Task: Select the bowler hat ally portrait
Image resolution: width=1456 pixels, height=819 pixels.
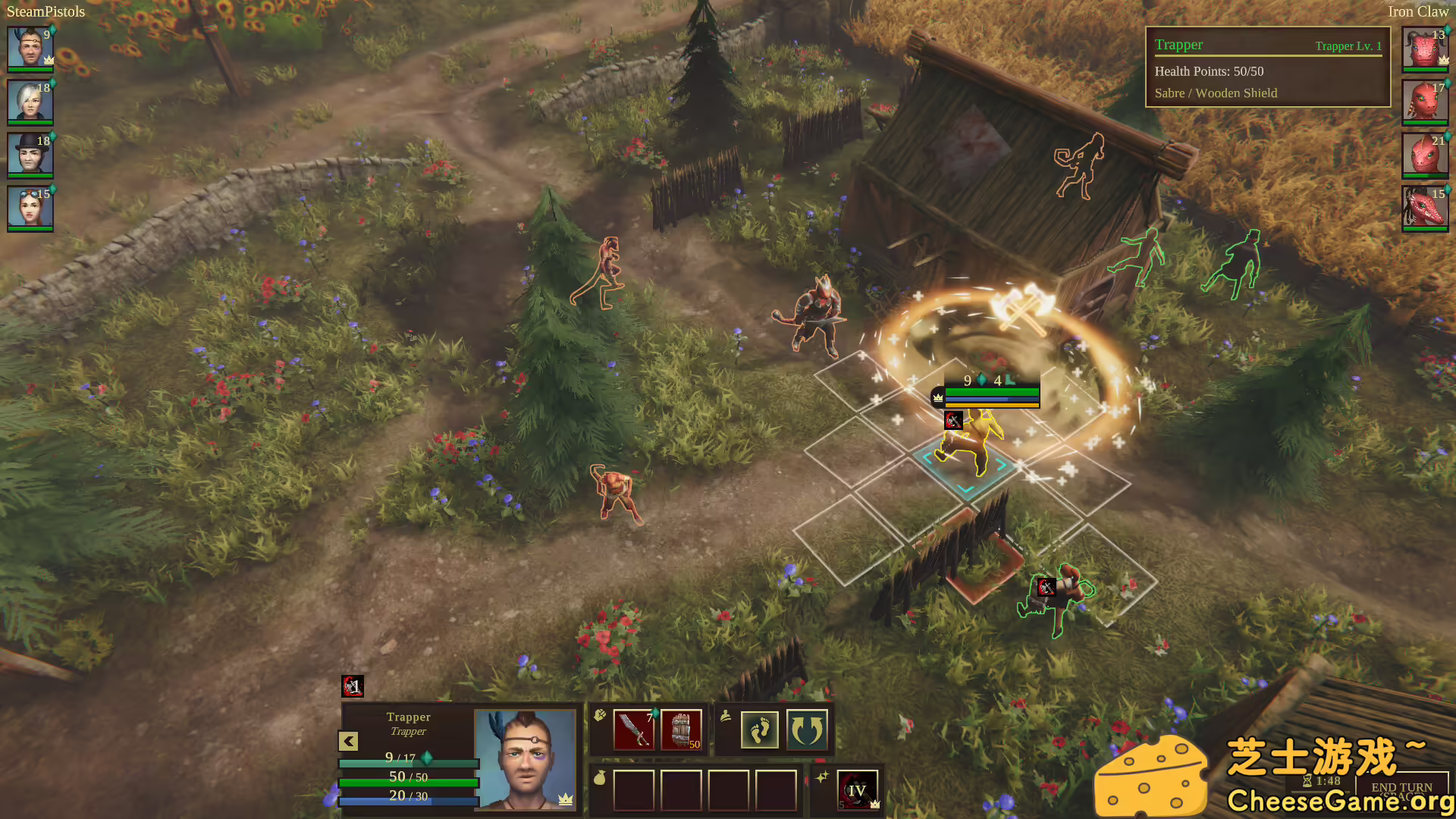Action: click(x=30, y=155)
